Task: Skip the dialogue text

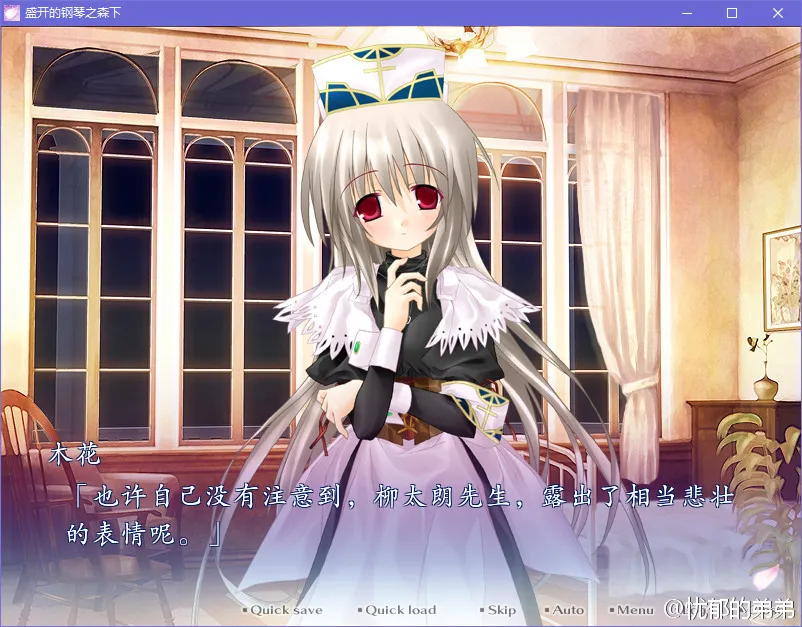Action: (x=501, y=610)
